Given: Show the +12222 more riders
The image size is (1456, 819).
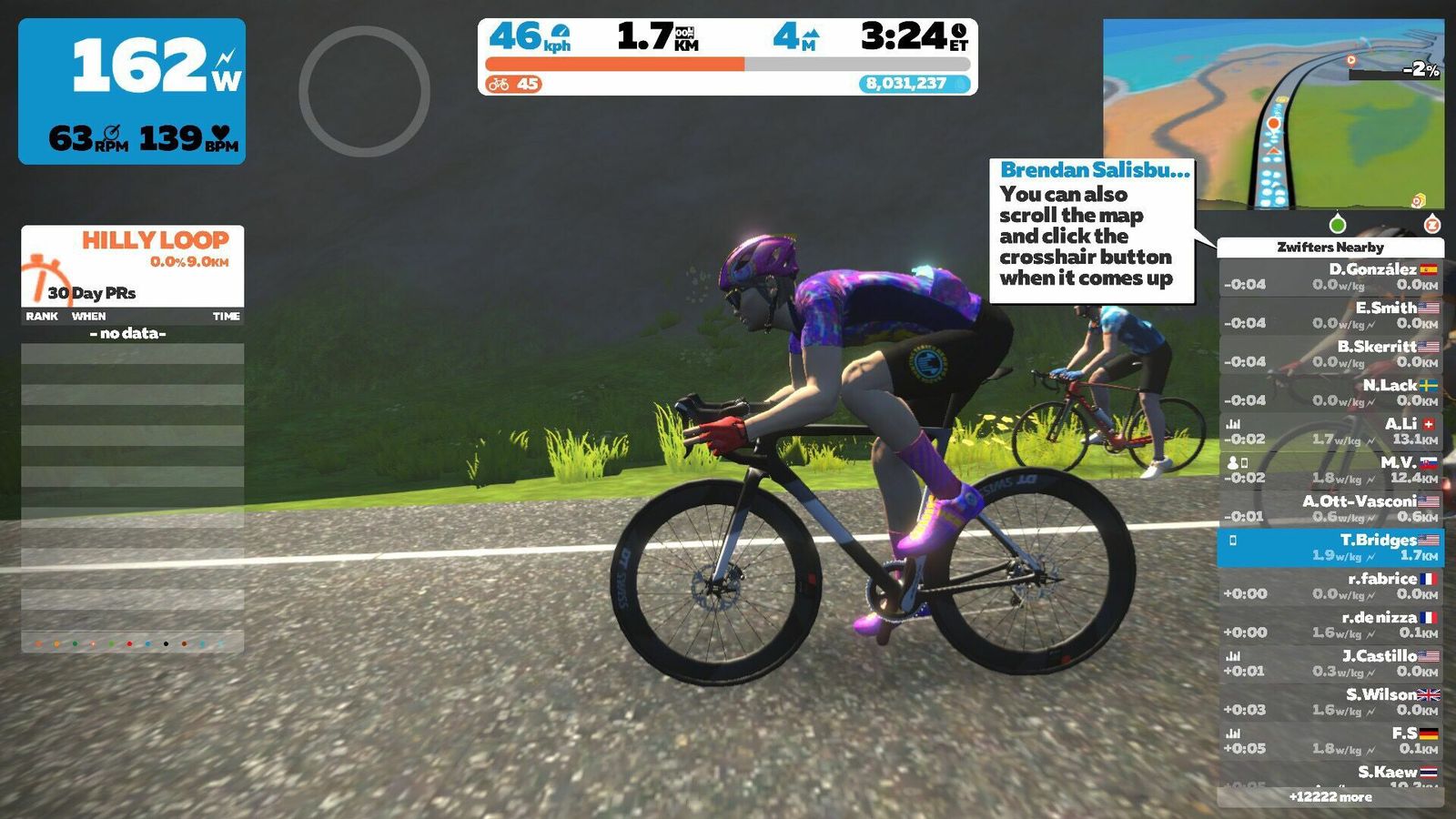Looking at the screenshot, I should pyautogui.click(x=1330, y=797).
